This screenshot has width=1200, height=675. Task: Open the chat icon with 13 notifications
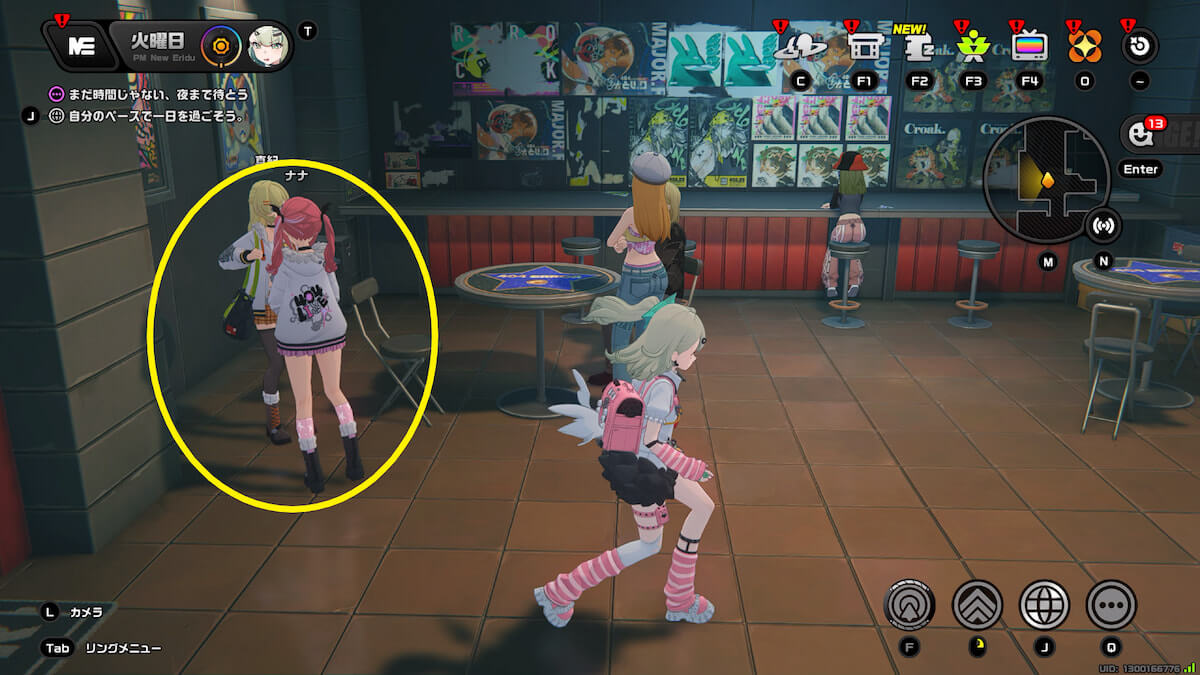coord(1139,133)
